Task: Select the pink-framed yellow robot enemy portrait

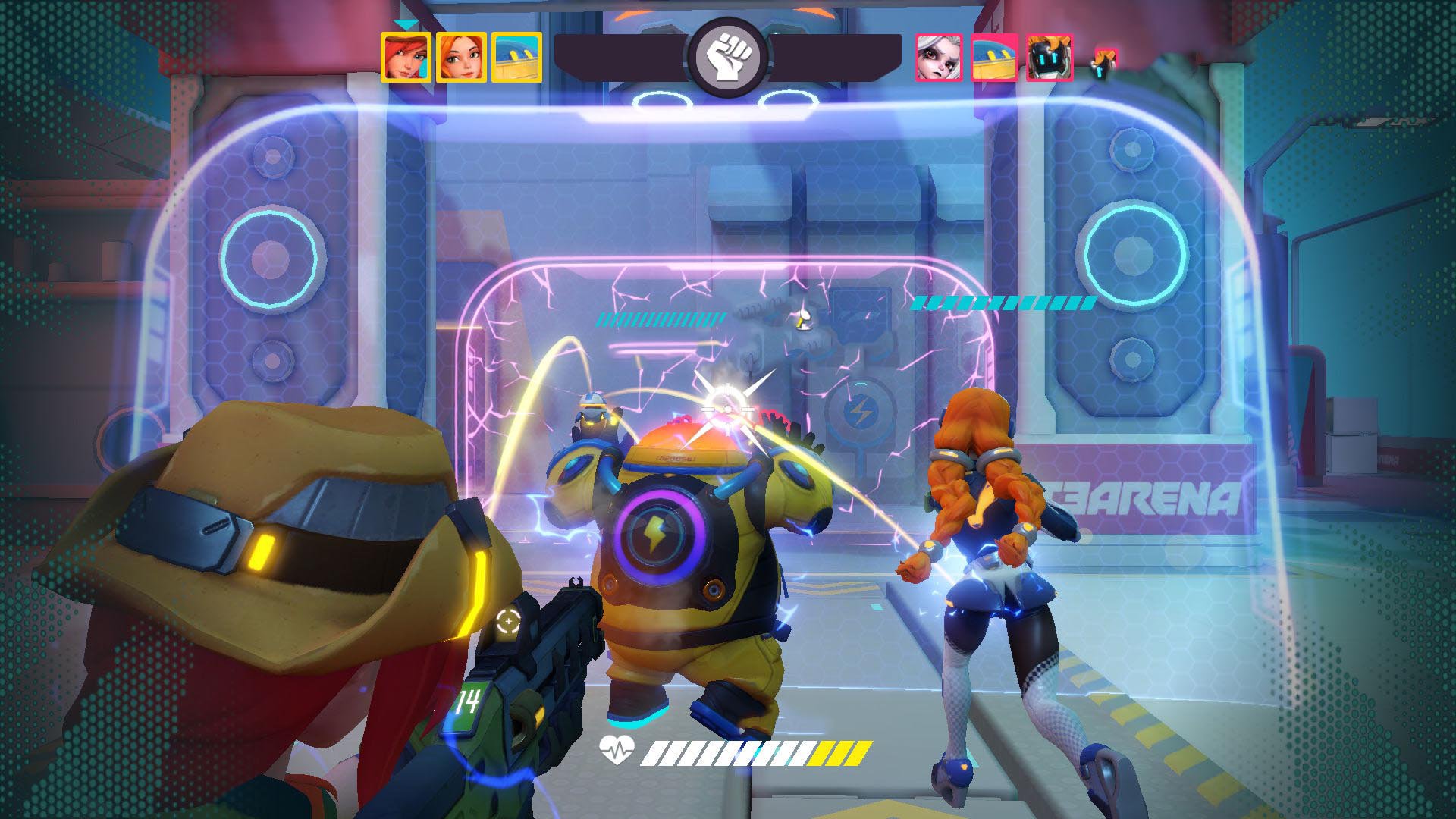Action: (x=994, y=57)
